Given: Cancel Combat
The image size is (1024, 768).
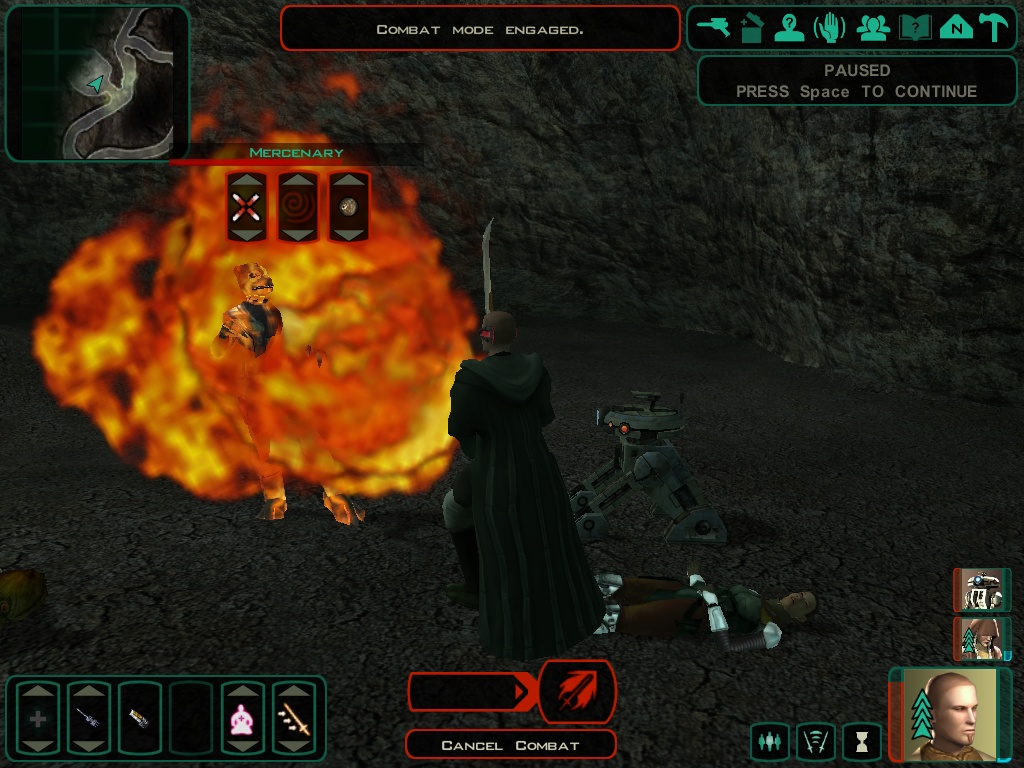Looking at the screenshot, I should tap(510, 745).
